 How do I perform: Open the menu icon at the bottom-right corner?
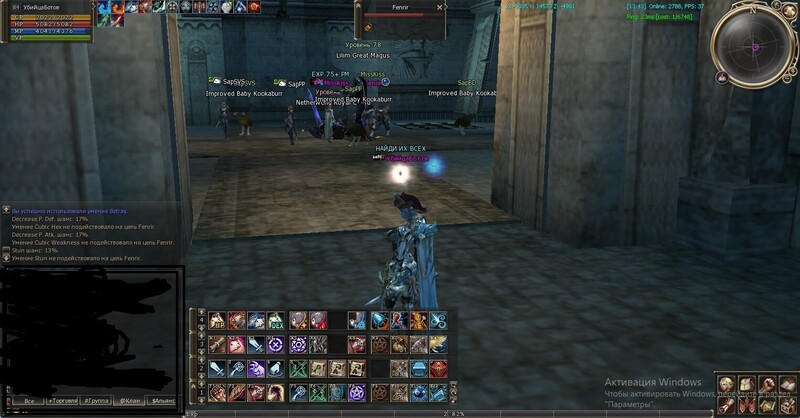783,405
